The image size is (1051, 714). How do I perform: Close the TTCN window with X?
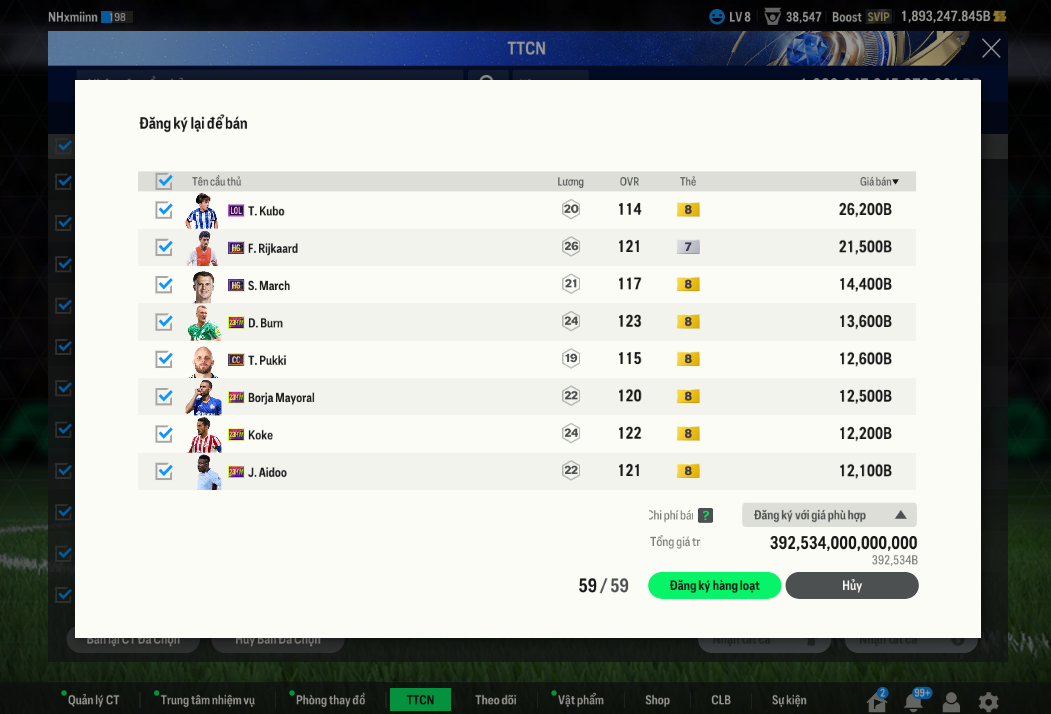(x=991, y=48)
